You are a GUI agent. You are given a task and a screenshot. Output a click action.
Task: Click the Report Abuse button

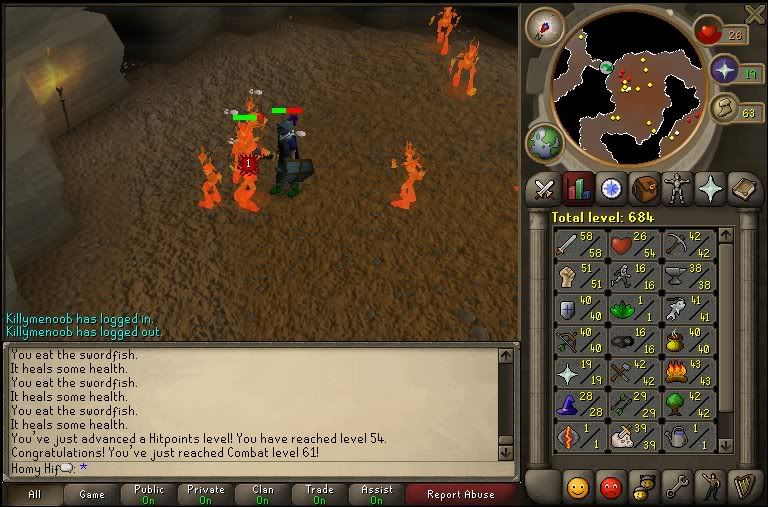coord(461,494)
